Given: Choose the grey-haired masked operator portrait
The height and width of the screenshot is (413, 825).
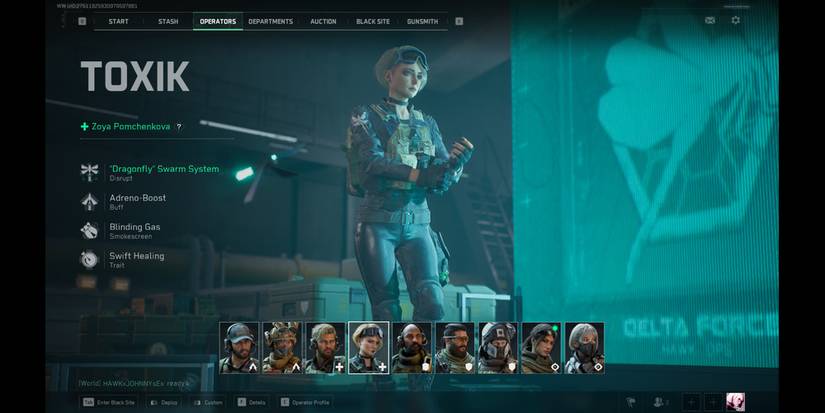Looking at the screenshot, I should click(584, 347).
